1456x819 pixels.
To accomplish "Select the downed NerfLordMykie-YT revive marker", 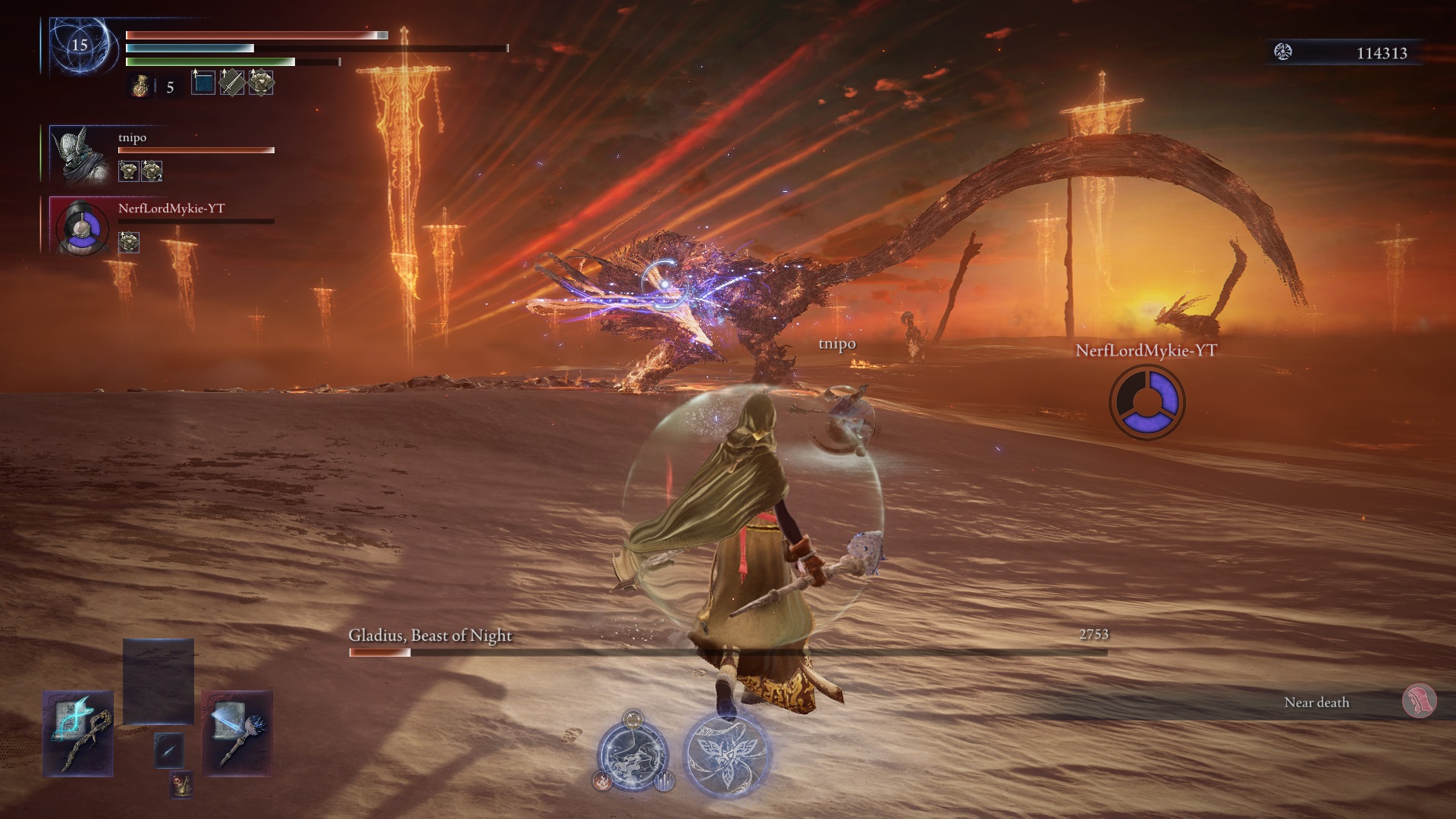I will click(1147, 403).
